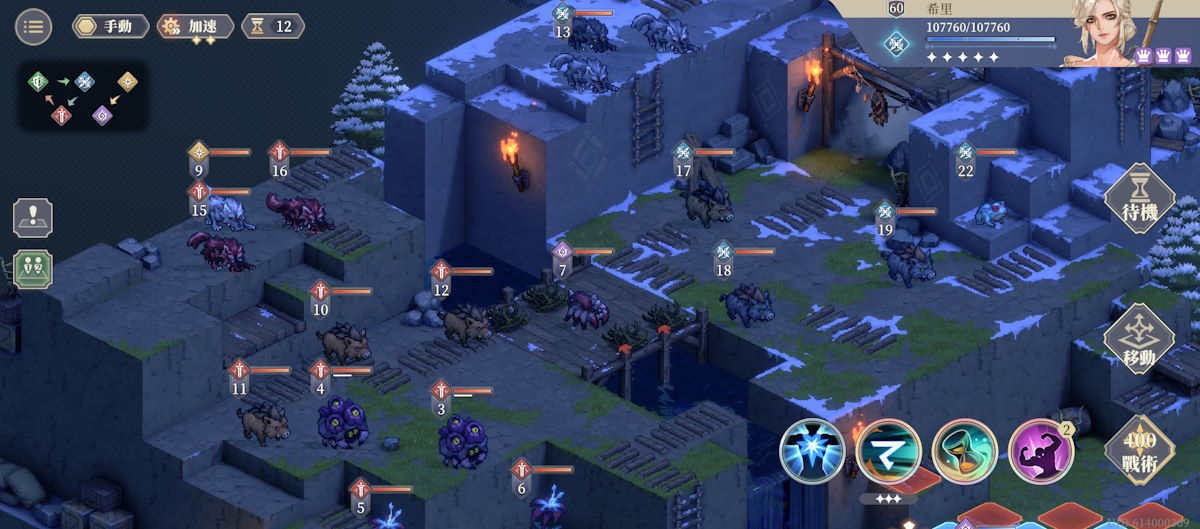Show the unit turn order button
Image resolution: width=1200 pixels, height=529 pixels.
coord(32,269)
